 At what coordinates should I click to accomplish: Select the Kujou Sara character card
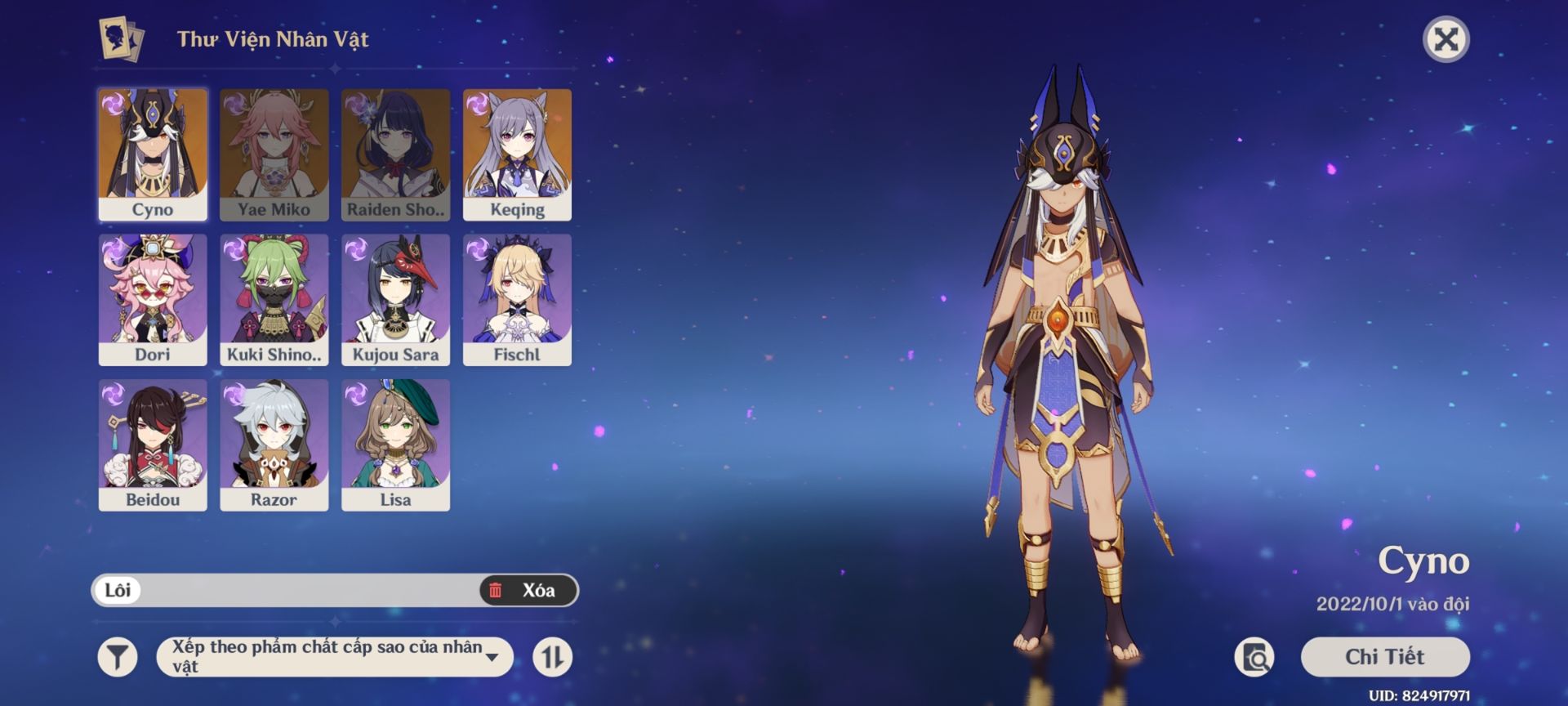[x=395, y=299]
